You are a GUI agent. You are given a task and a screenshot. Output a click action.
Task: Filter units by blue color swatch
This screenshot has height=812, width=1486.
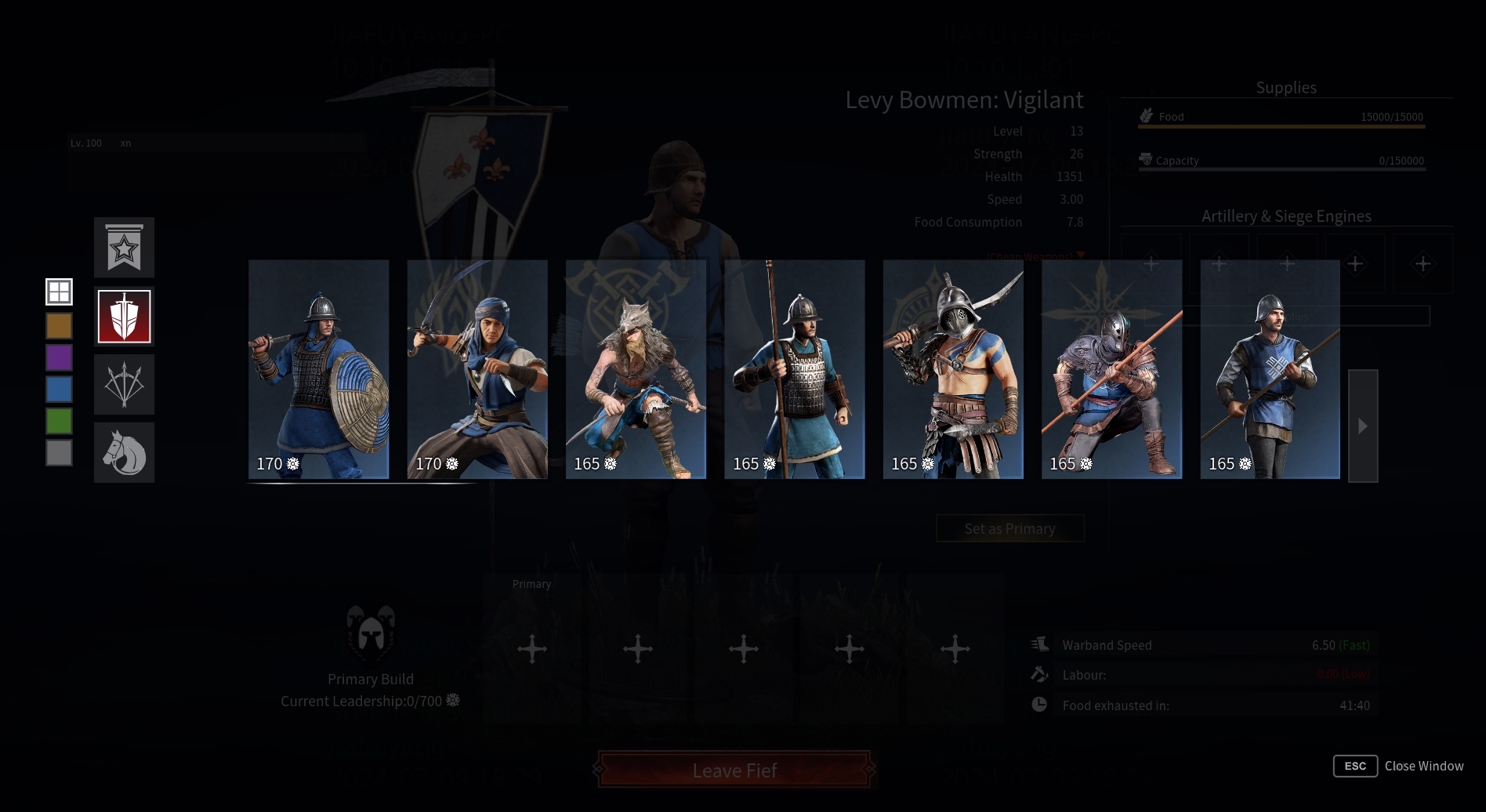click(x=59, y=389)
